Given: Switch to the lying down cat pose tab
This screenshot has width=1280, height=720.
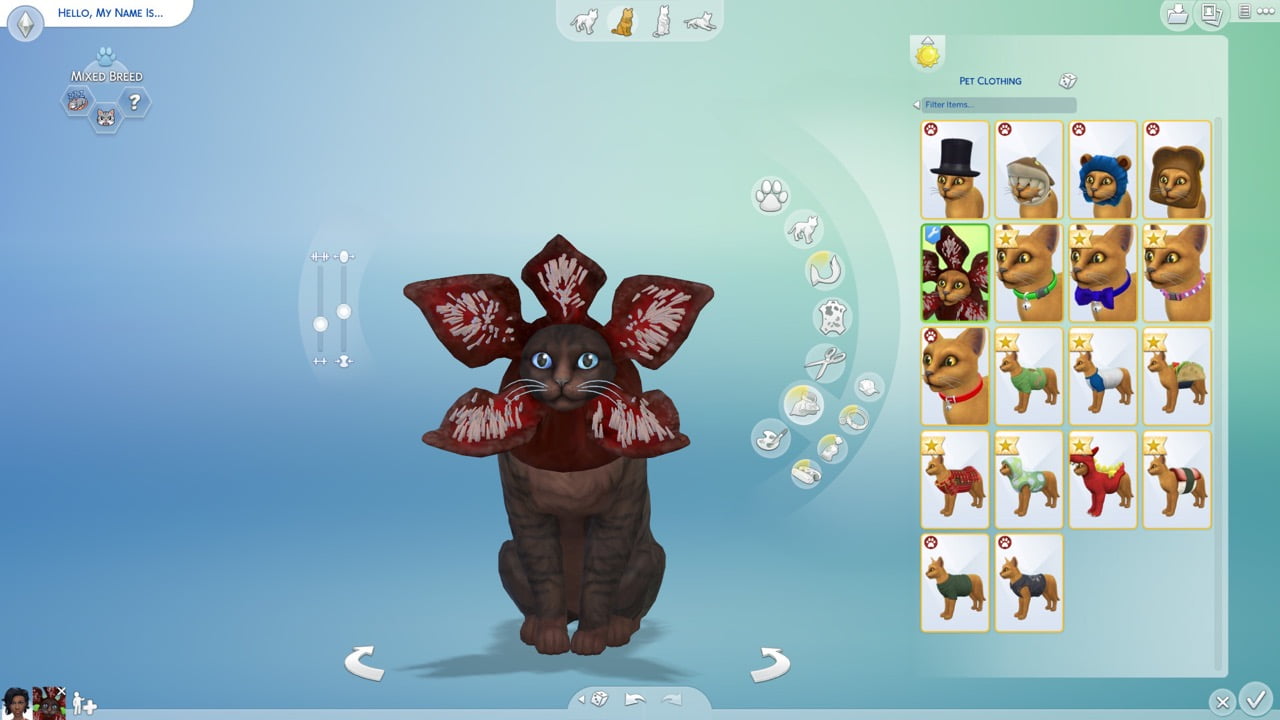Looking at the screenshot, I should pyautogui.click(x=698, y=22).
